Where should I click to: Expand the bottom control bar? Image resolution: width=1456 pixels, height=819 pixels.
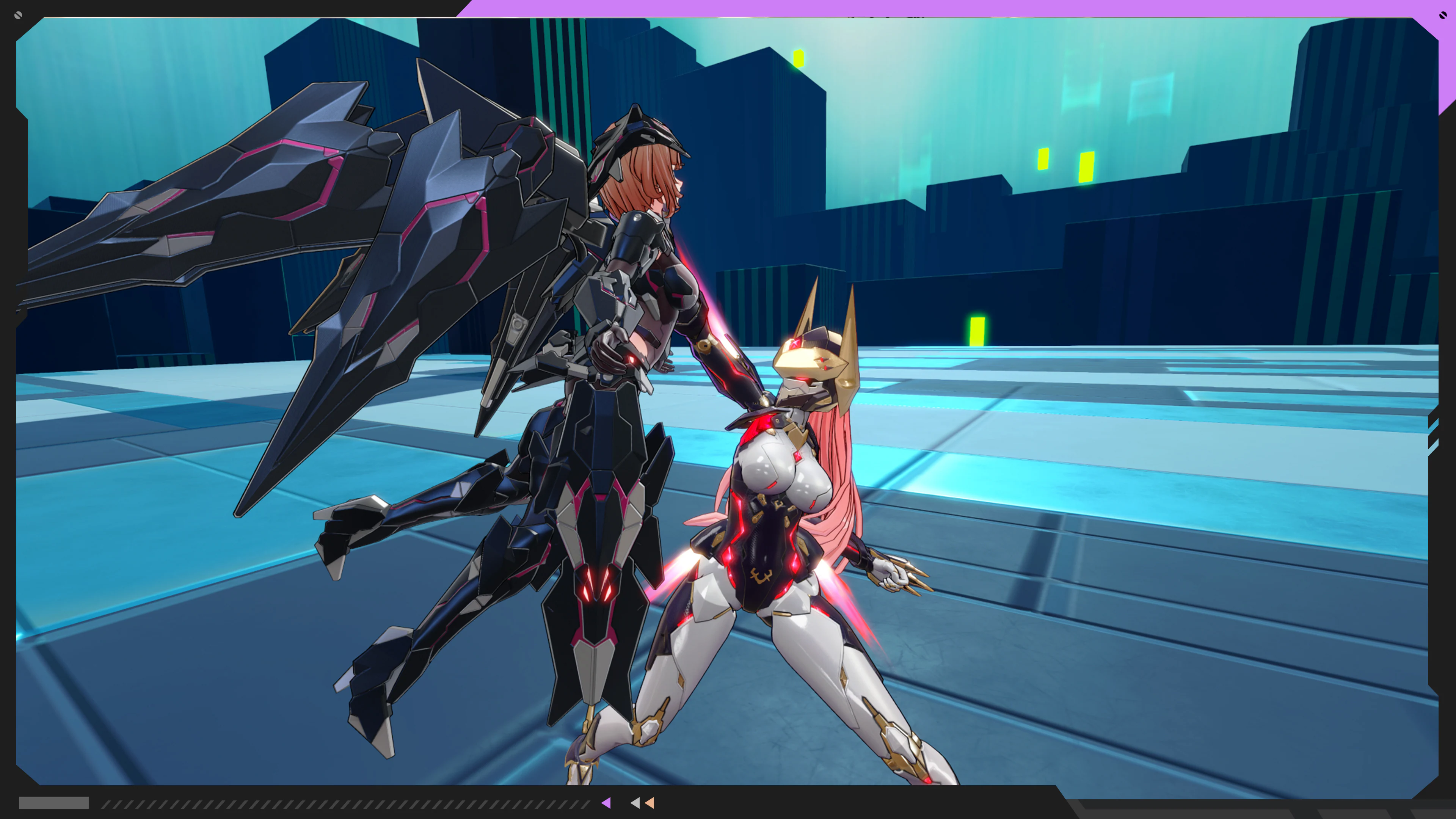pyautogui.click(x=728, y=803)
